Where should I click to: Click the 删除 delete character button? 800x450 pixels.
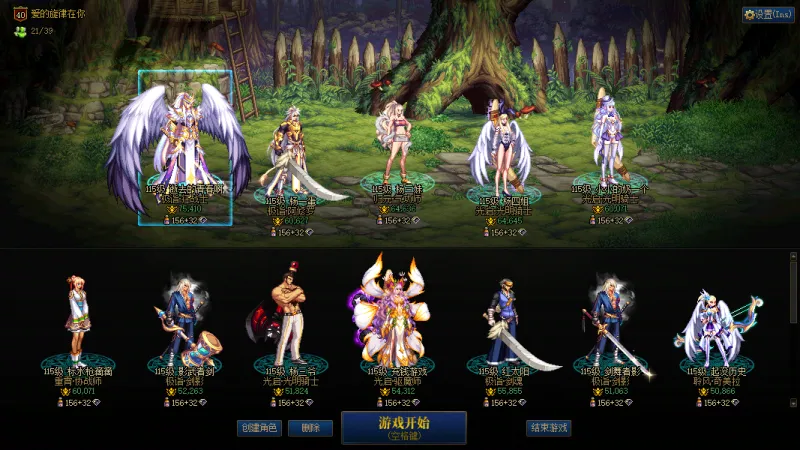coord(310,428)
